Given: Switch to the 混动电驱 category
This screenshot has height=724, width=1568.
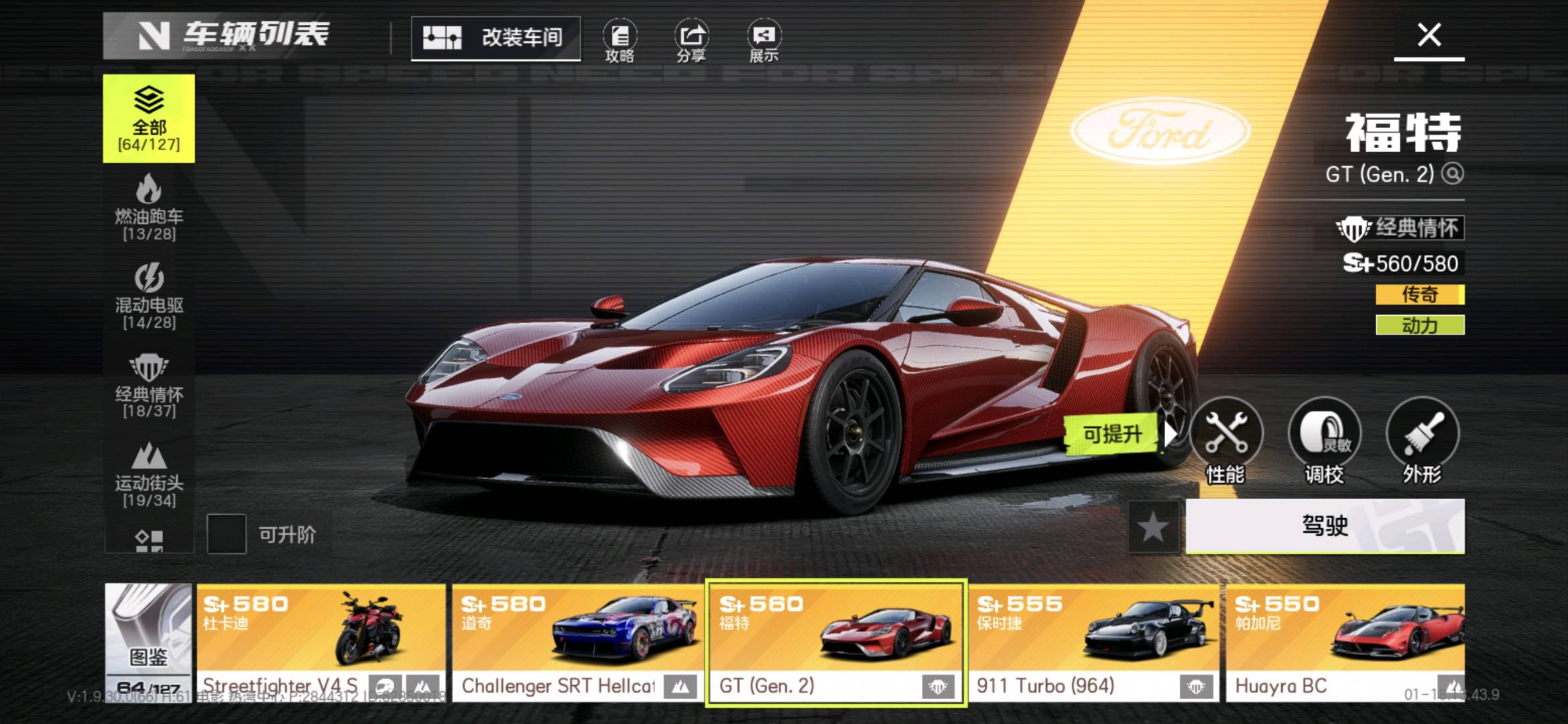Looking at the screenshot, I should click(149, 296).
